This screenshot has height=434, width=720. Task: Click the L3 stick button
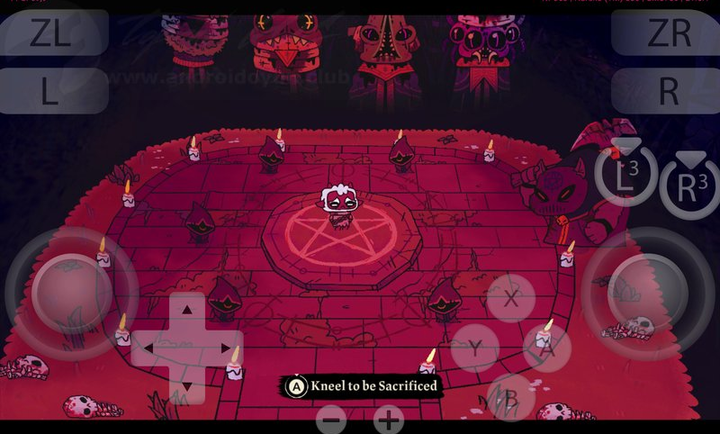tap(626, 174)
